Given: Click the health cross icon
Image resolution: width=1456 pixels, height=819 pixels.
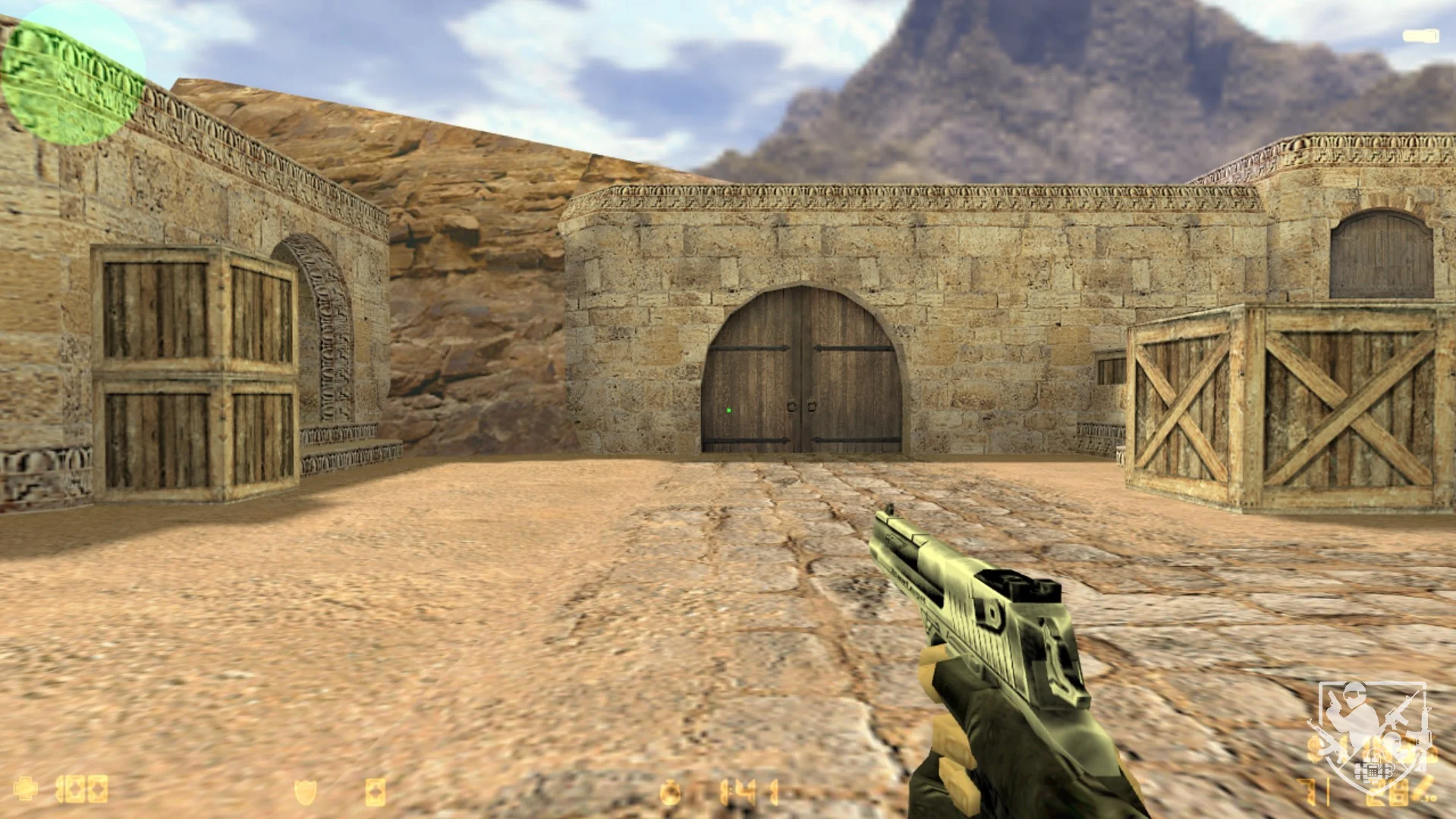Looking at the screenshot, I should coord(26,789).
